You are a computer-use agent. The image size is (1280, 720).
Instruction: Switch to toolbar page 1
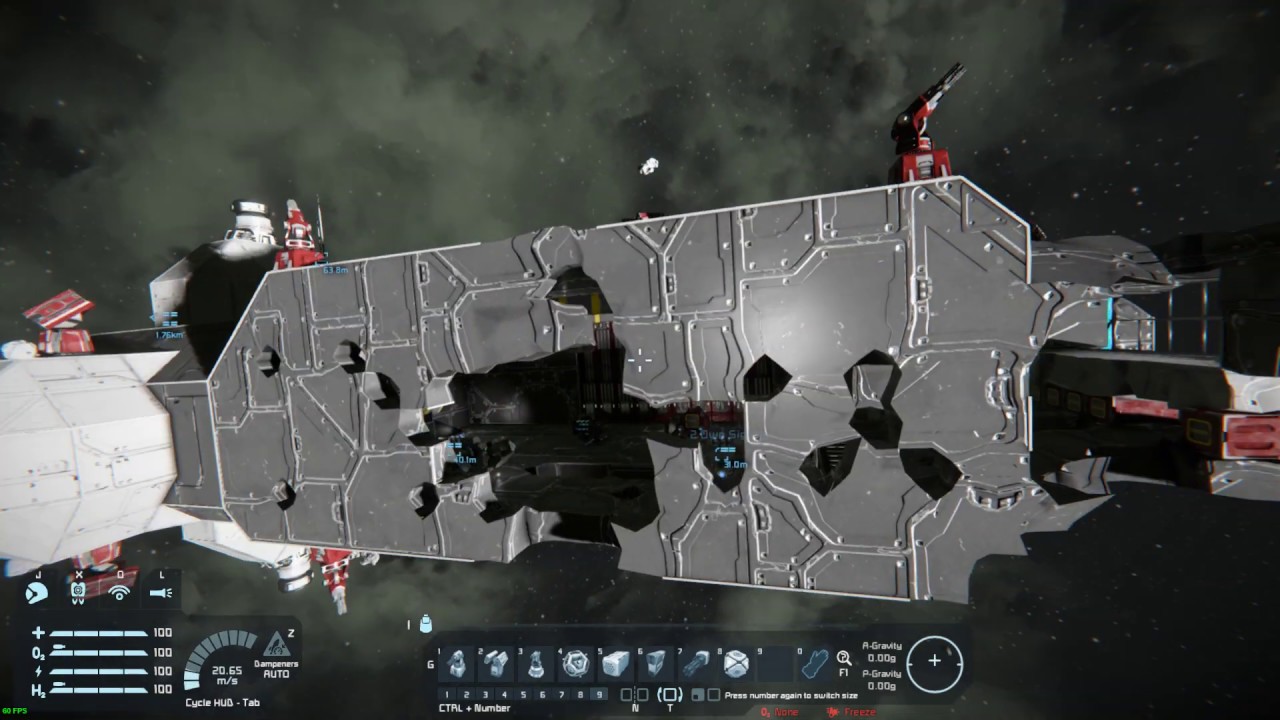click(x=447, y=694)
